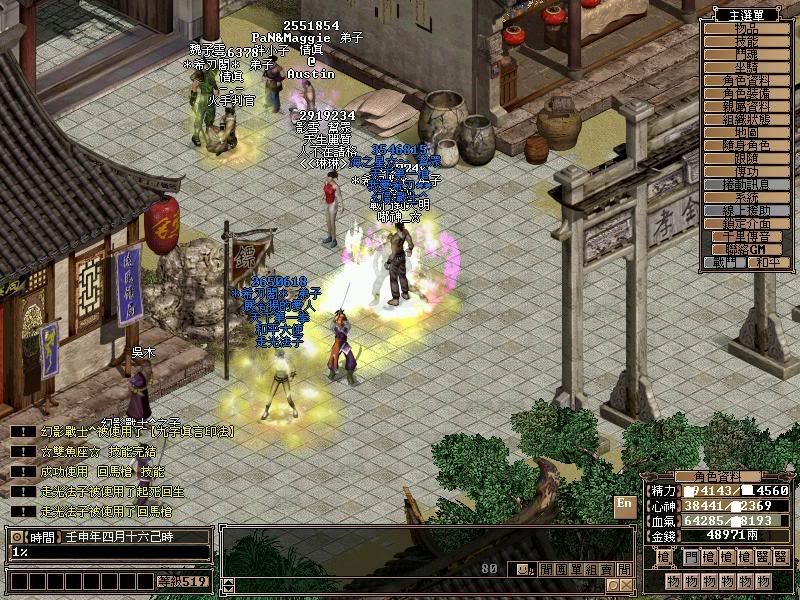Open the 技能 skills menu entry
Image resolution: width=800 pixels, height=600 pixels.
pos(746,42)
